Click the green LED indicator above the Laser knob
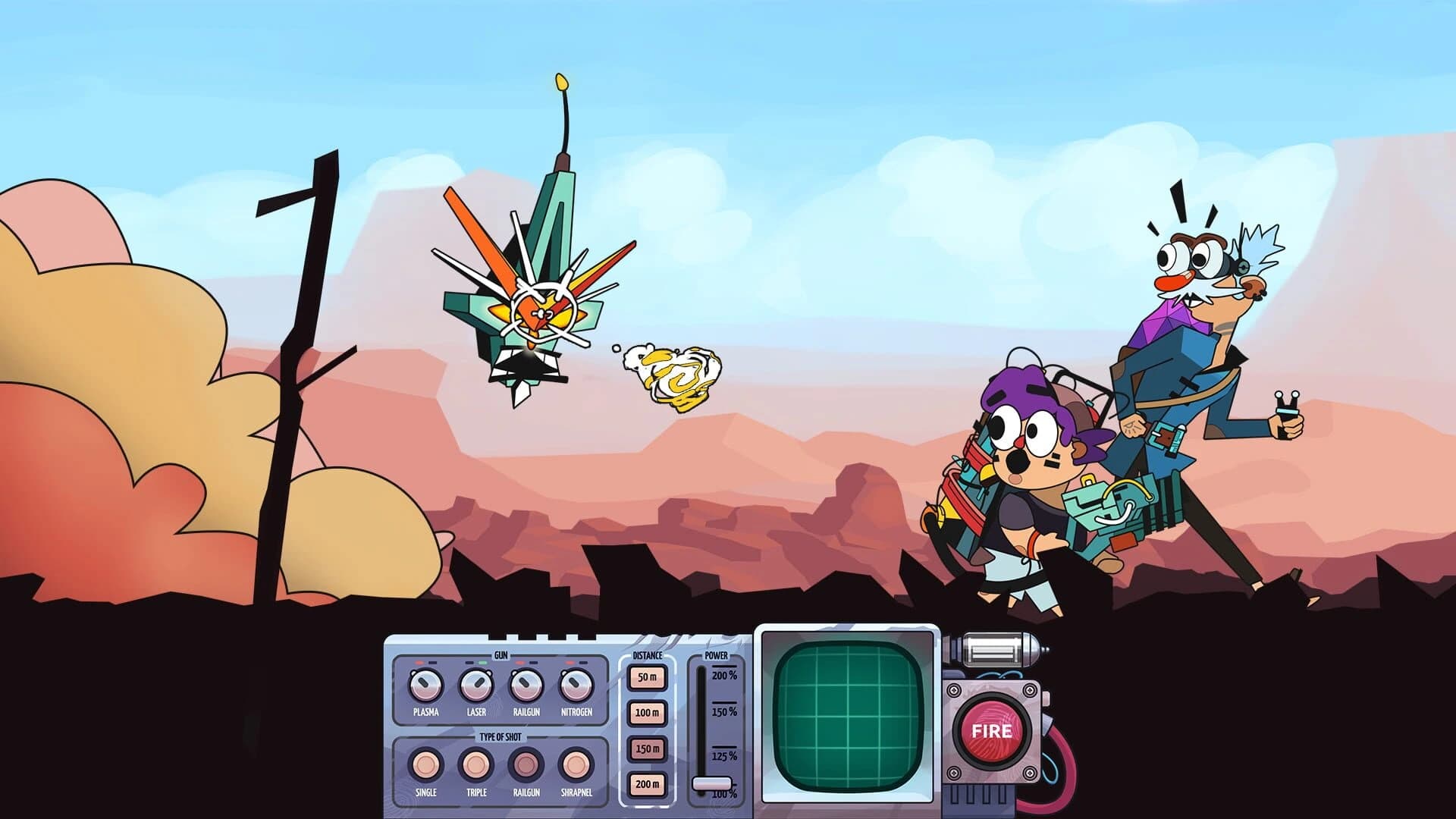 [483, 662]
